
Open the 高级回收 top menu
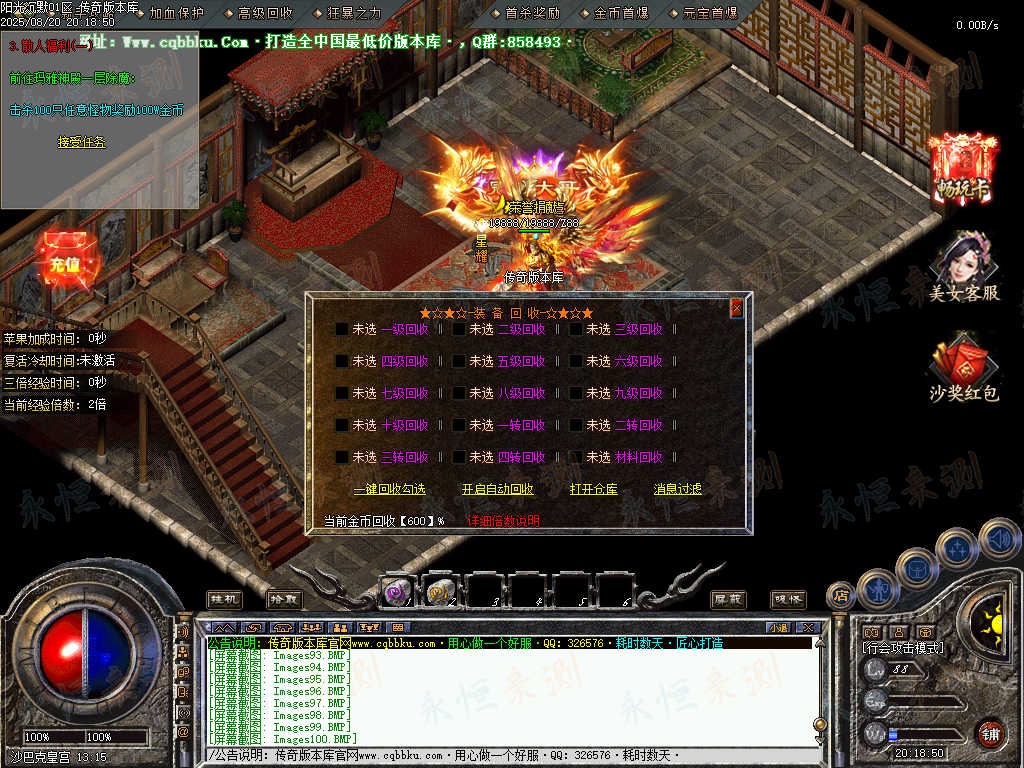(265, 13)
